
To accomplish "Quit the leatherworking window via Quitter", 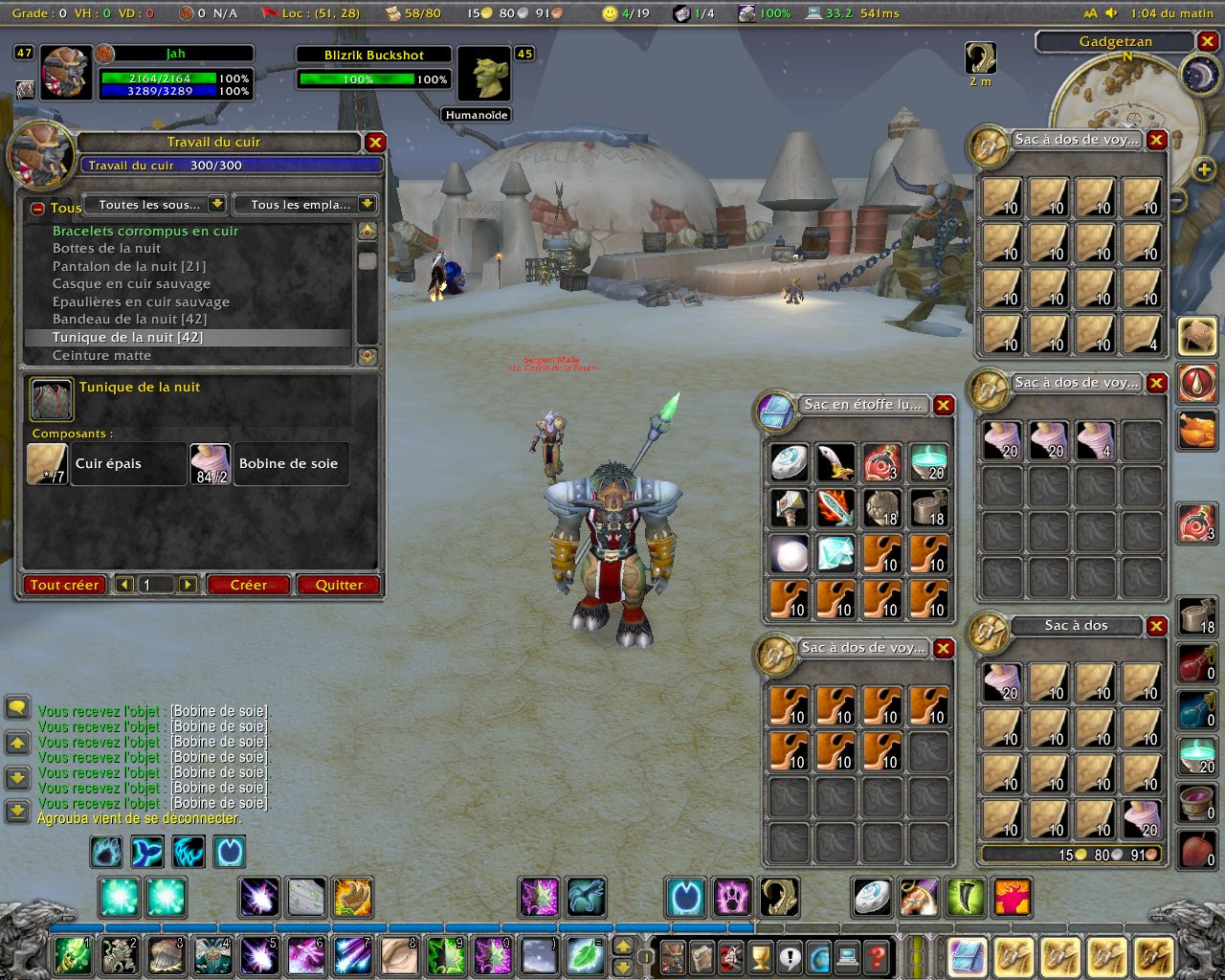I will (339, 585).
